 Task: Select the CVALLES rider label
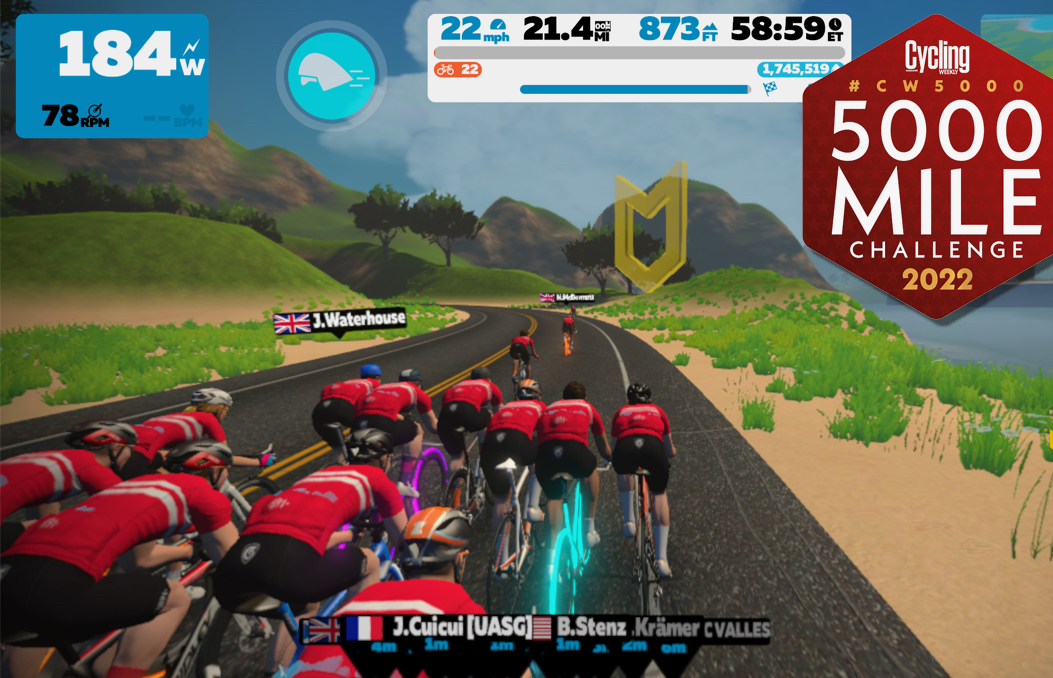click(737, 629)
